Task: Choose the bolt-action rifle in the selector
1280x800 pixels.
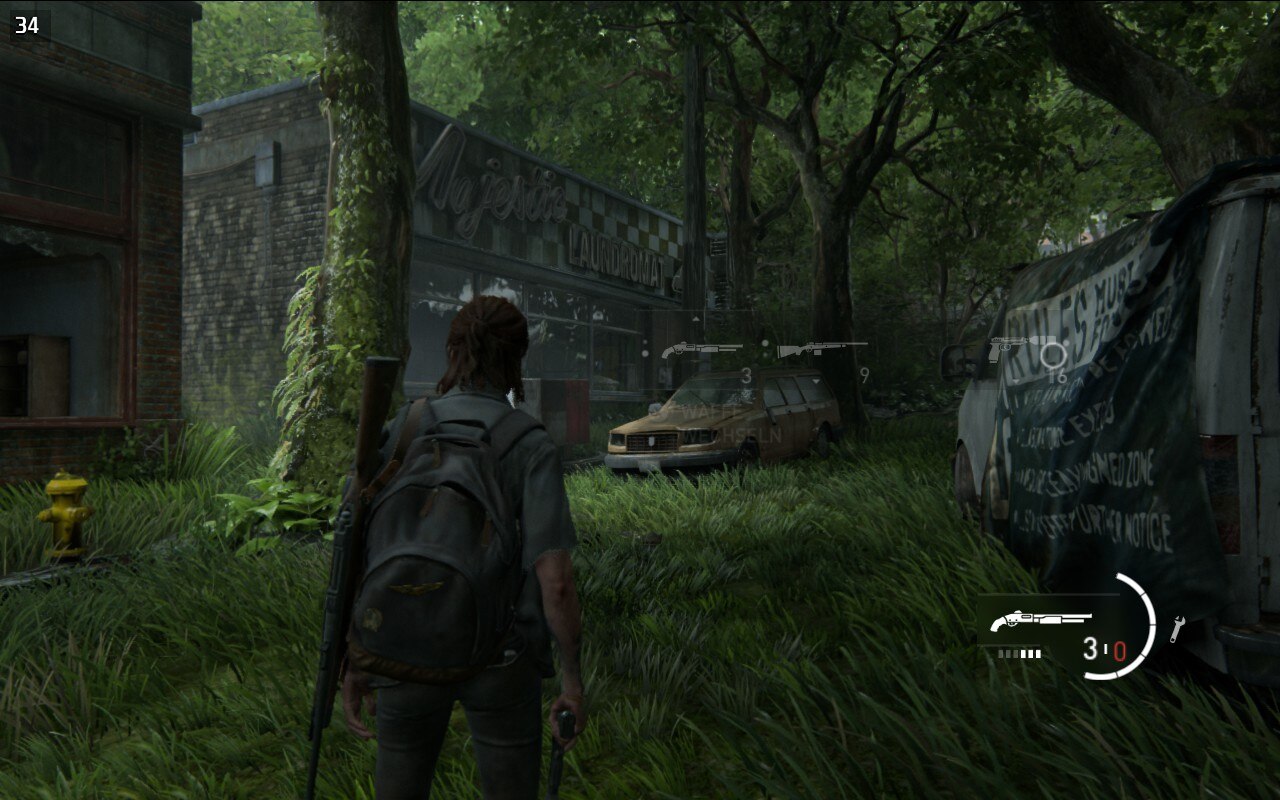Action: point(821,349)
